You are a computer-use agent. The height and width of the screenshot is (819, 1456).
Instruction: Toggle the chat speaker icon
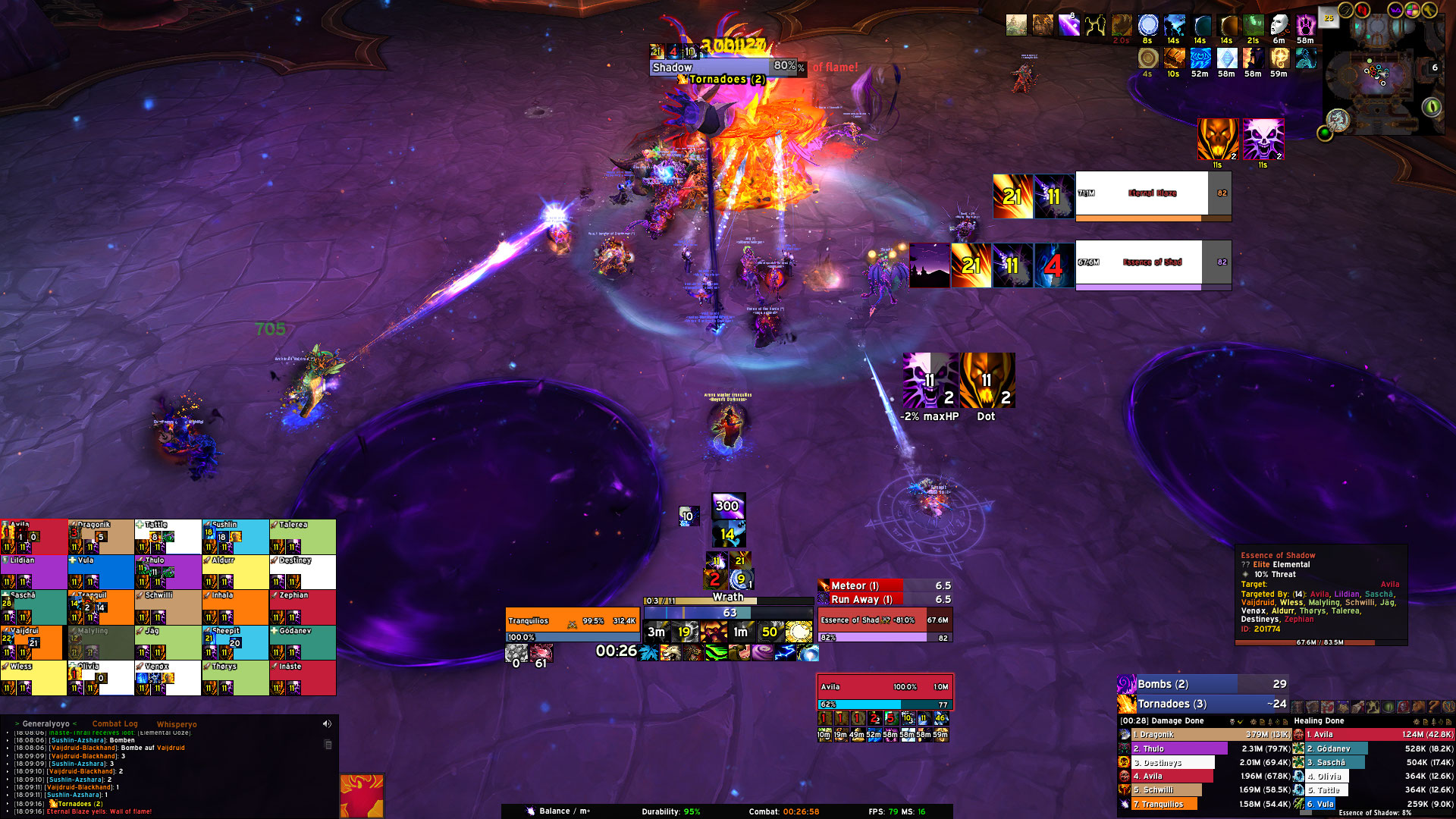point(327,724)
